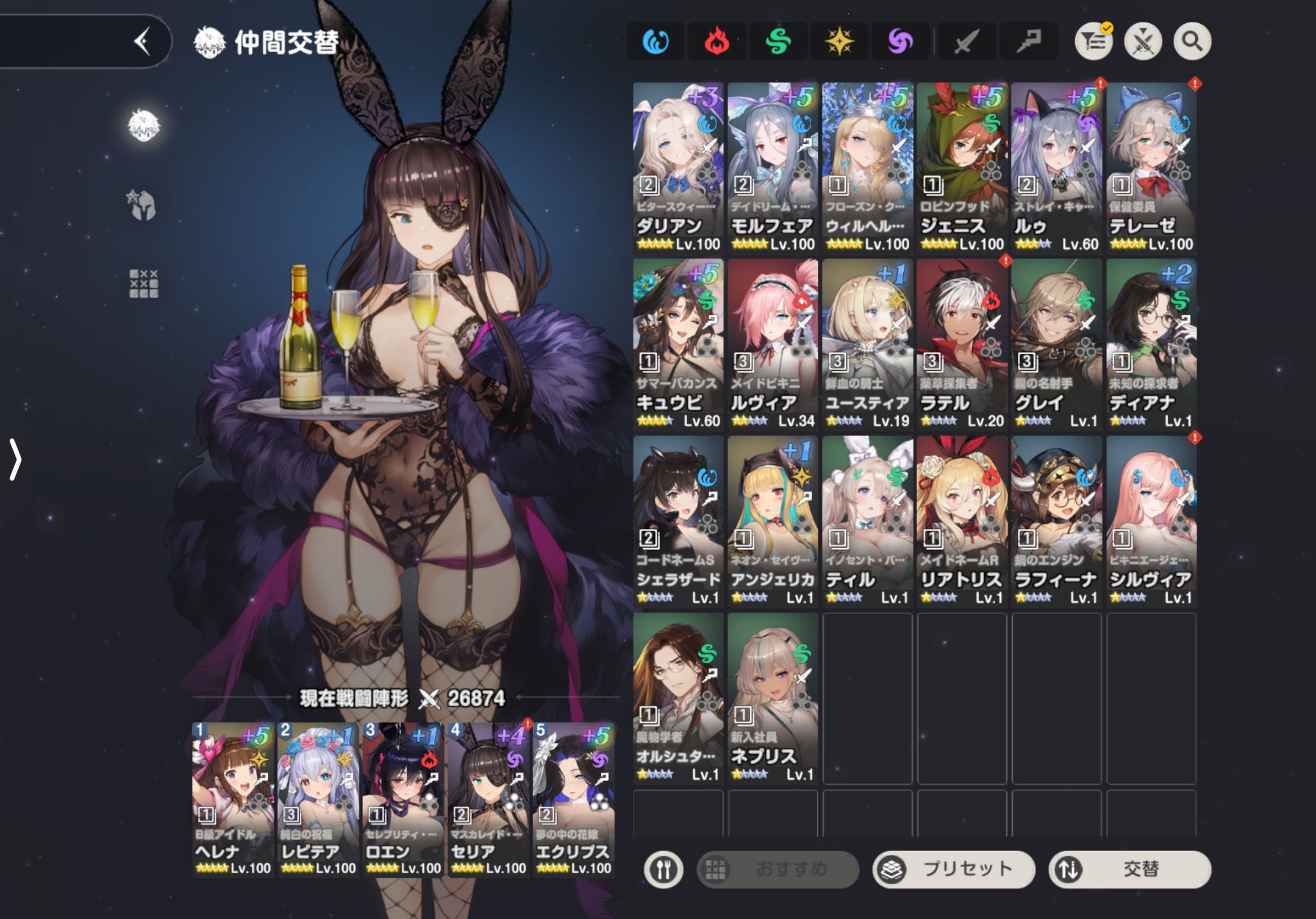Filter roster by wind element
1316x919 pixels.
pos(778,41)
